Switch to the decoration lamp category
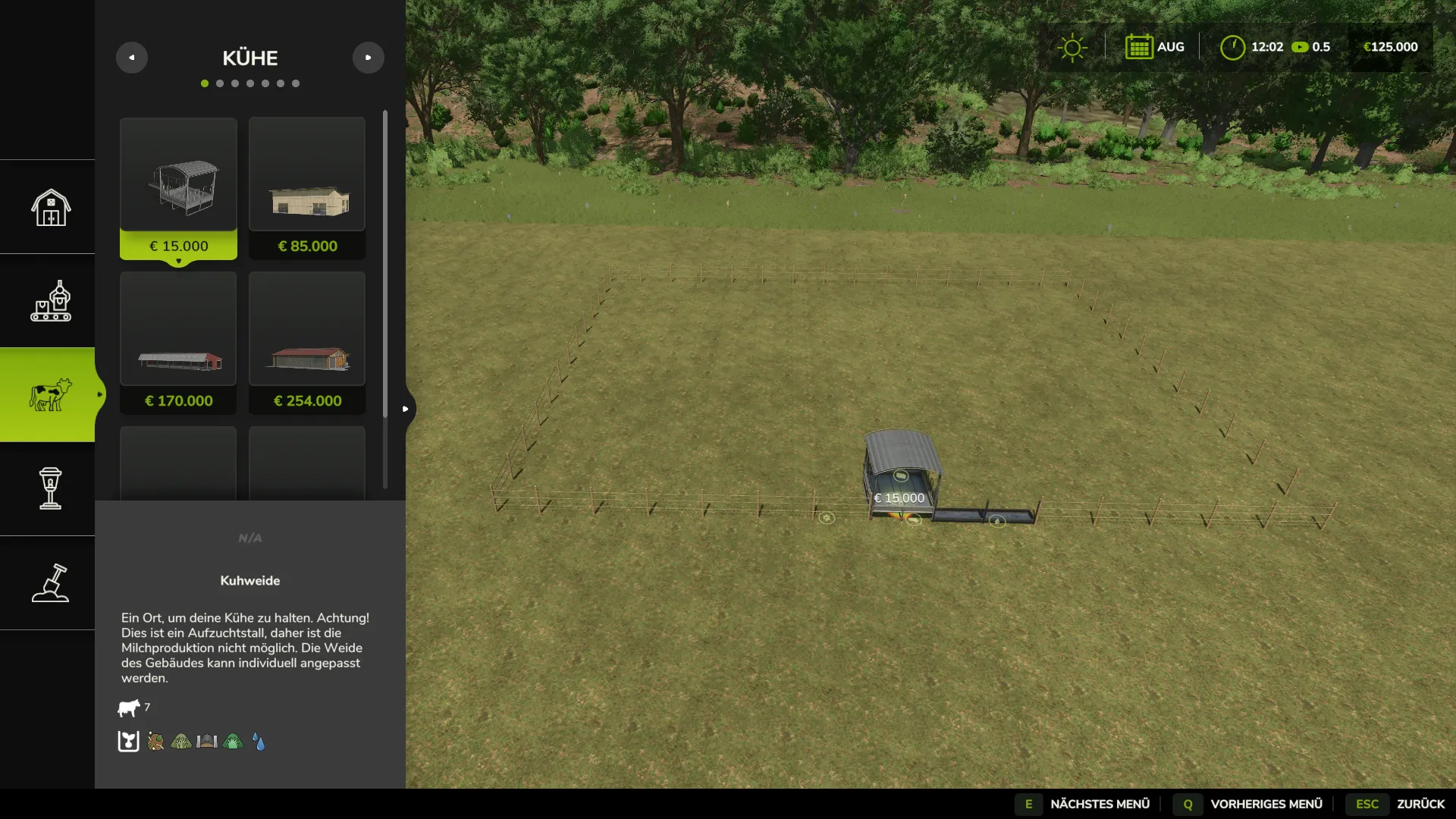Screen dimensions: 1456x819 click(x=50, y=489)
